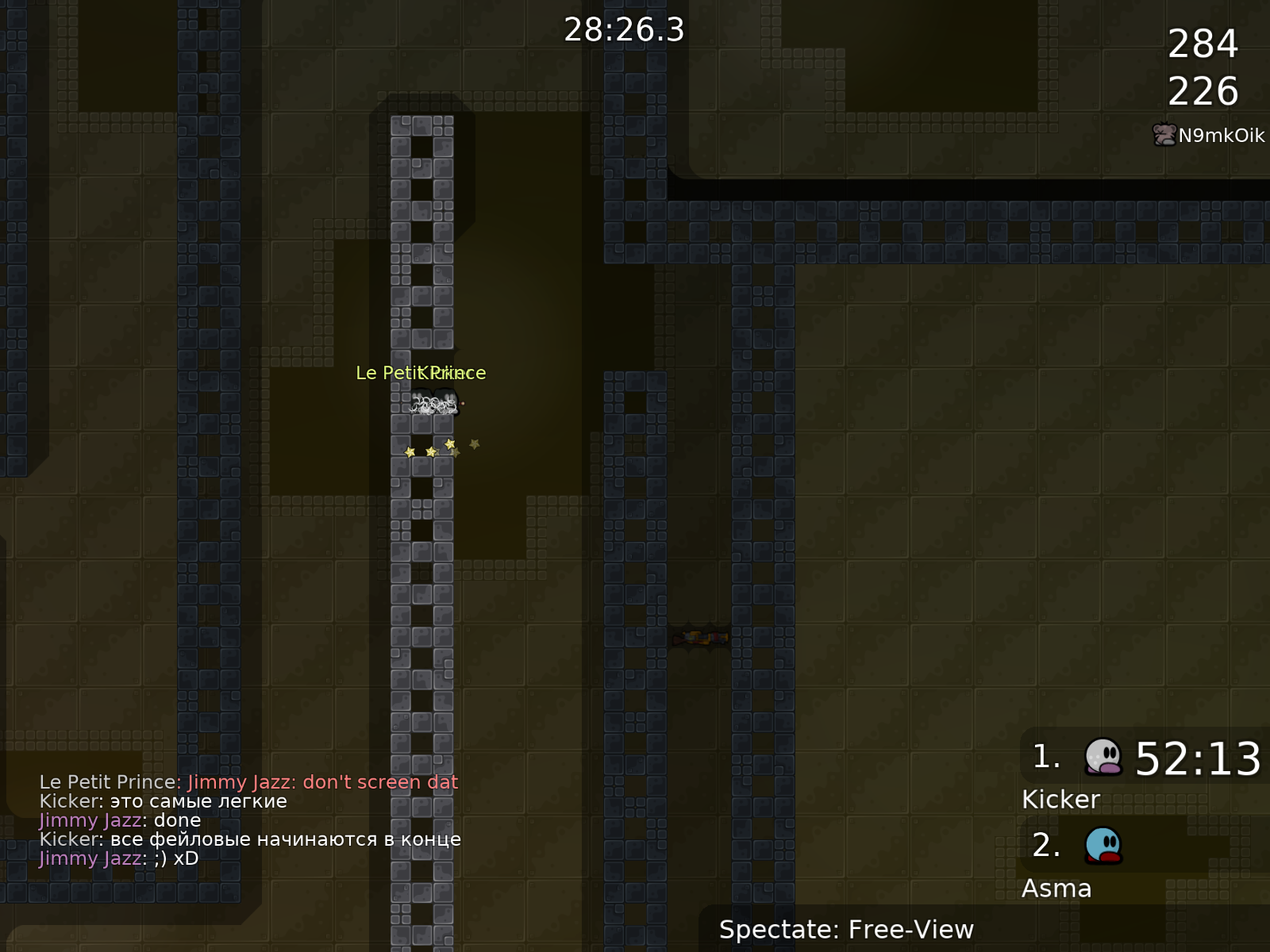This screenshot has width=1270, height=952.
Task: Click the smoke cloud effect beside the player
Action: click(x=429, y=406)
